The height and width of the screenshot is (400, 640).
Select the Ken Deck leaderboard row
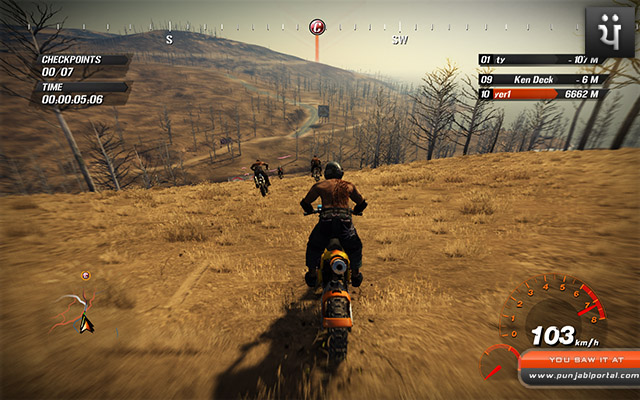point(543,77)
